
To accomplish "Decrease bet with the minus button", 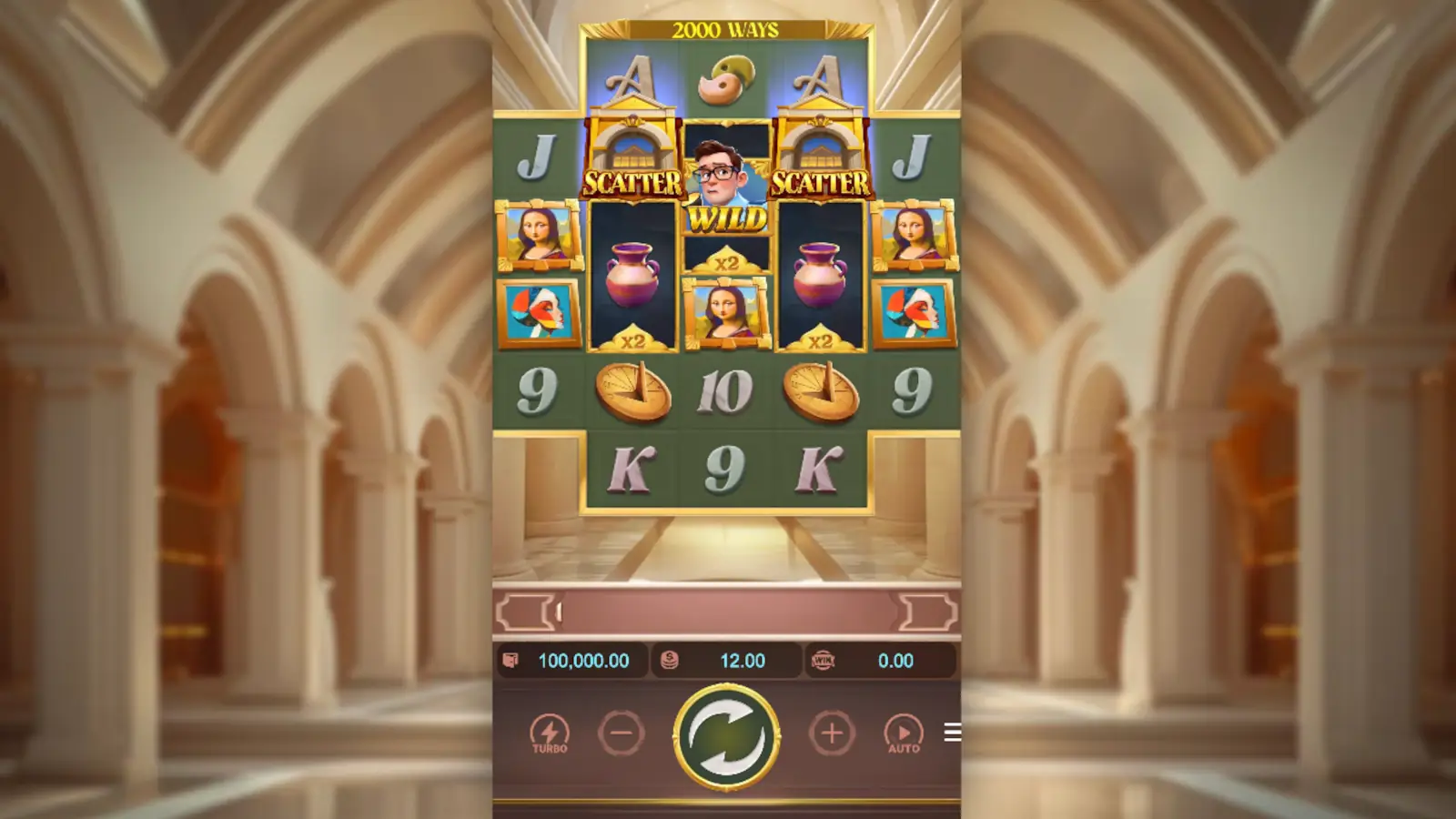I will point(622,731).
